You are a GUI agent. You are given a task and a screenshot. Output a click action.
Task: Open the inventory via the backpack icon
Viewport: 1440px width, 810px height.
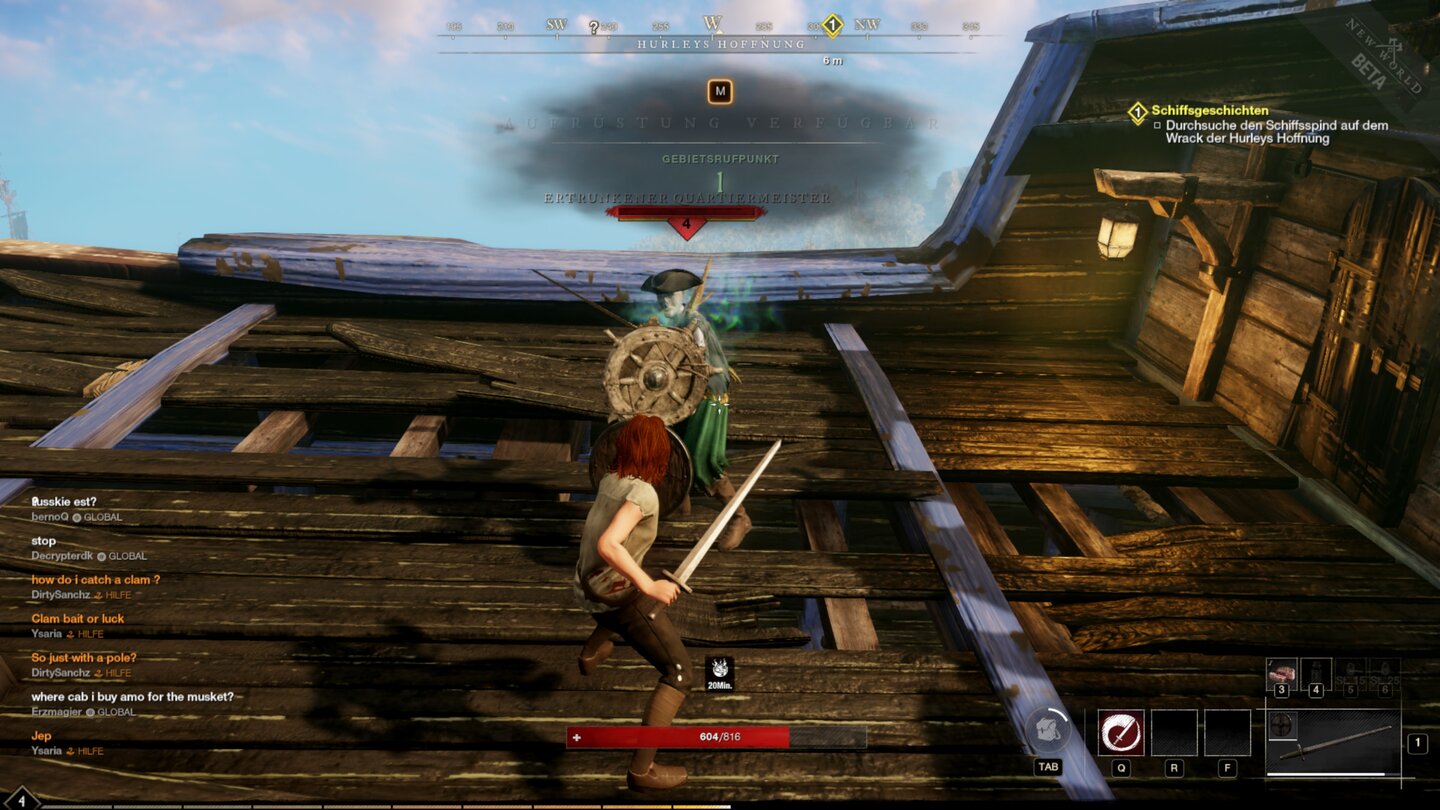[x=1047, y=730]
